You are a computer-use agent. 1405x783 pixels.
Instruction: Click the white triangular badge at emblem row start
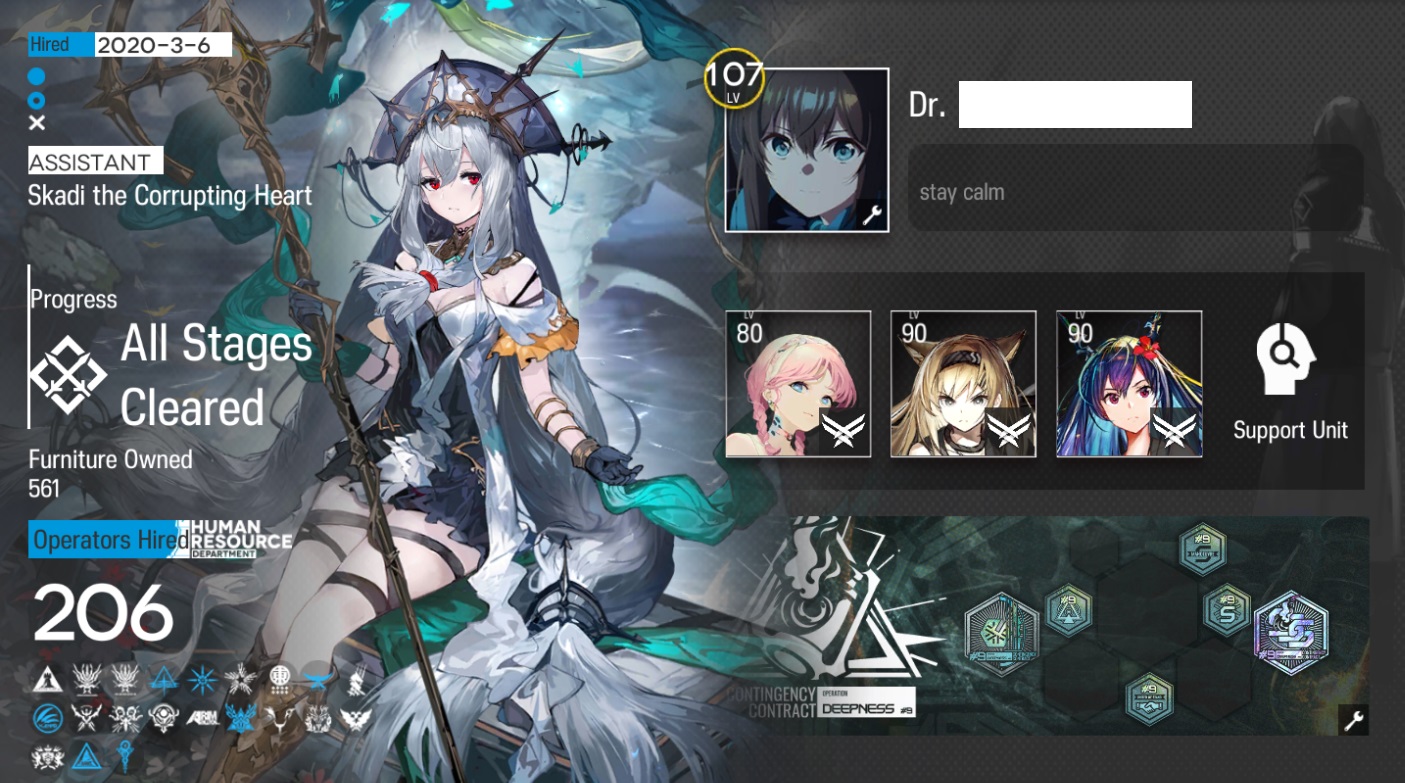point(48,680)
